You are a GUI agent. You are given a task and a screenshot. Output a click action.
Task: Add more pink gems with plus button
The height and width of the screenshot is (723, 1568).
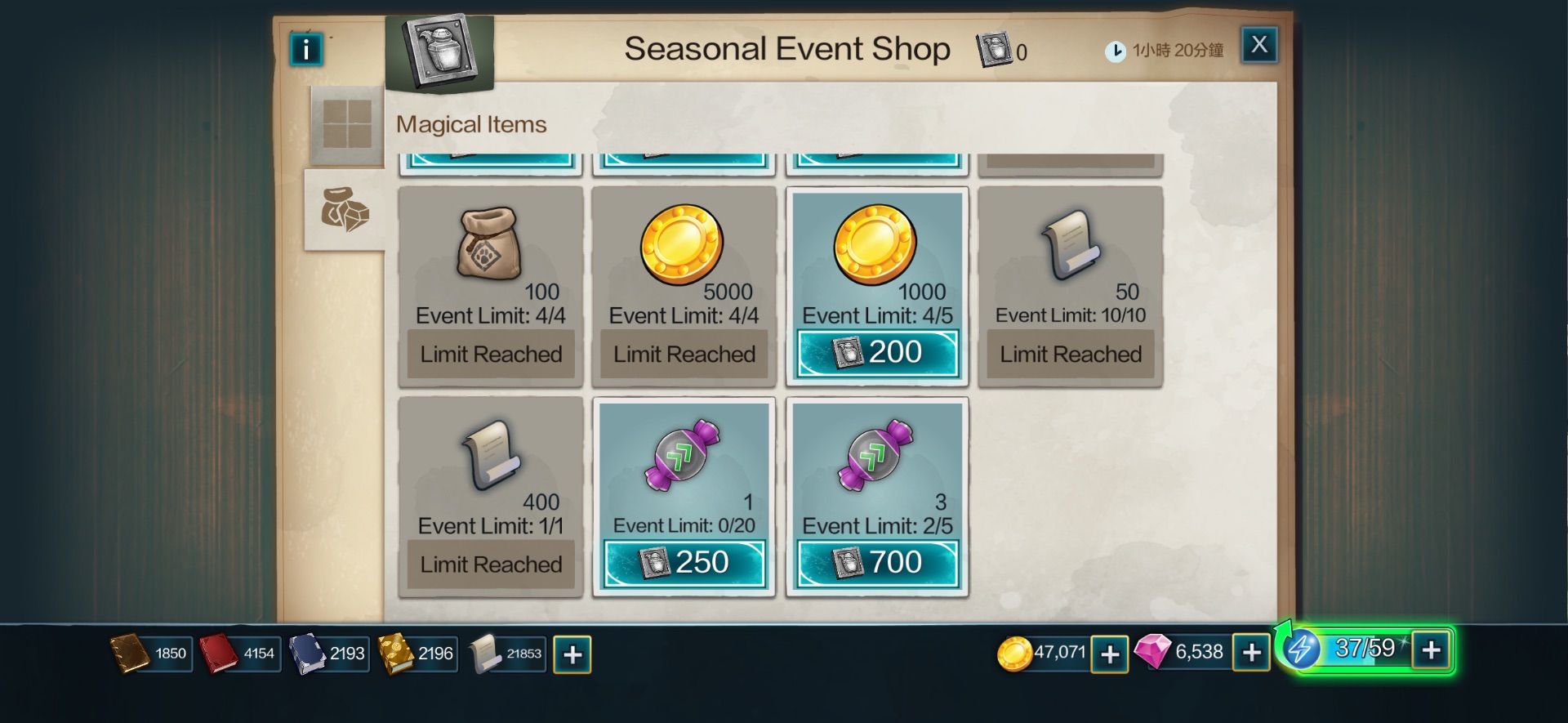pyautogui.click(x=1251, y=654)
